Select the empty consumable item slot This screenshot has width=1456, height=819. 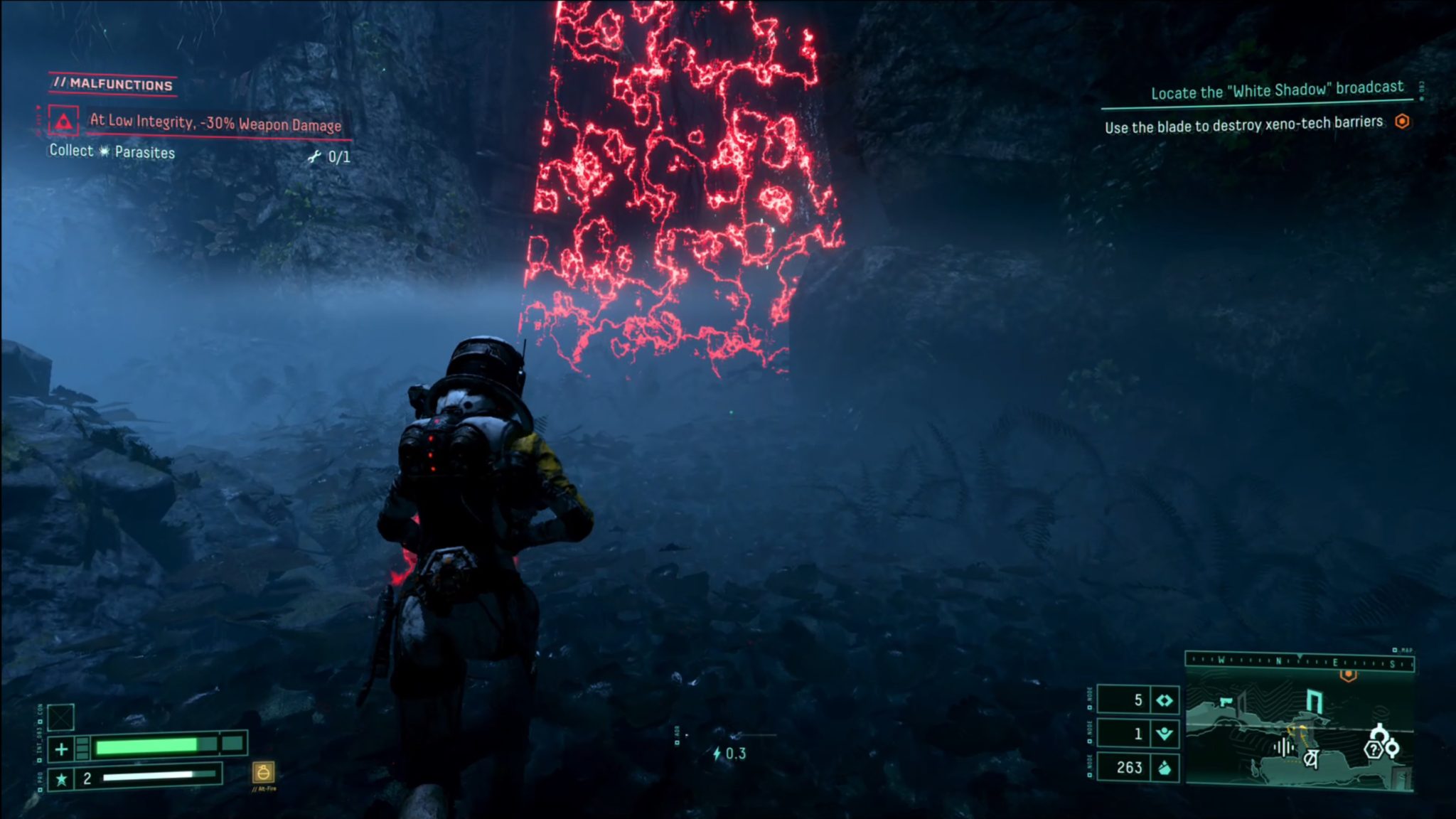pos(61,717)
